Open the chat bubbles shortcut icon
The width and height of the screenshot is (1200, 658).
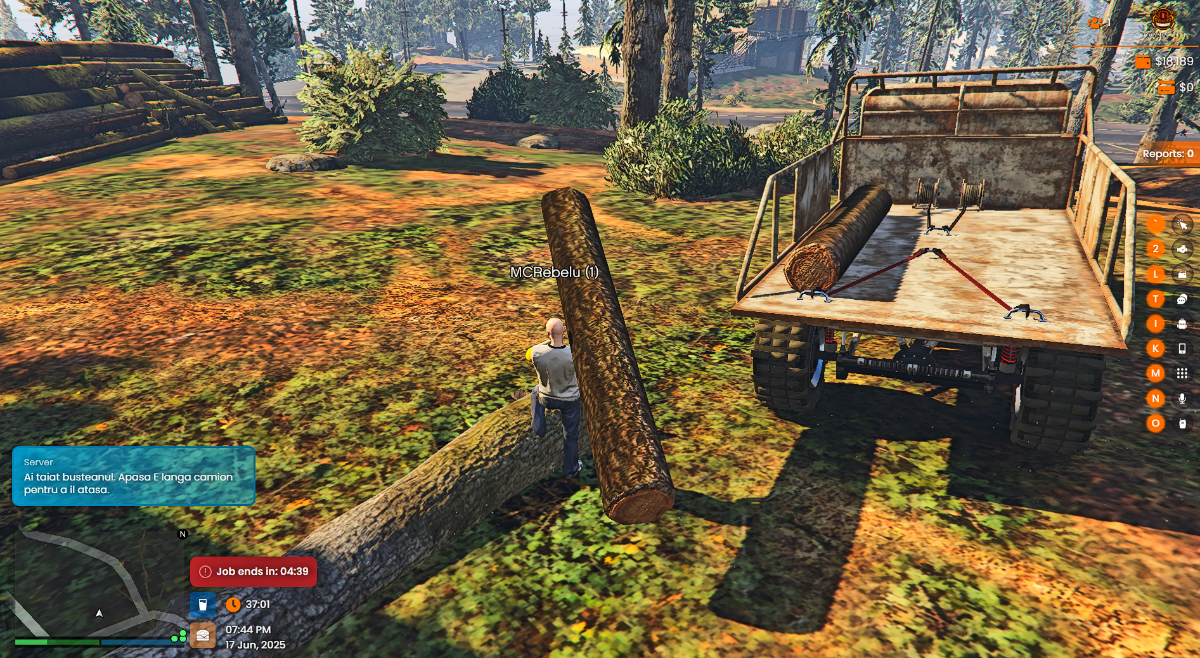[1182, 298]
